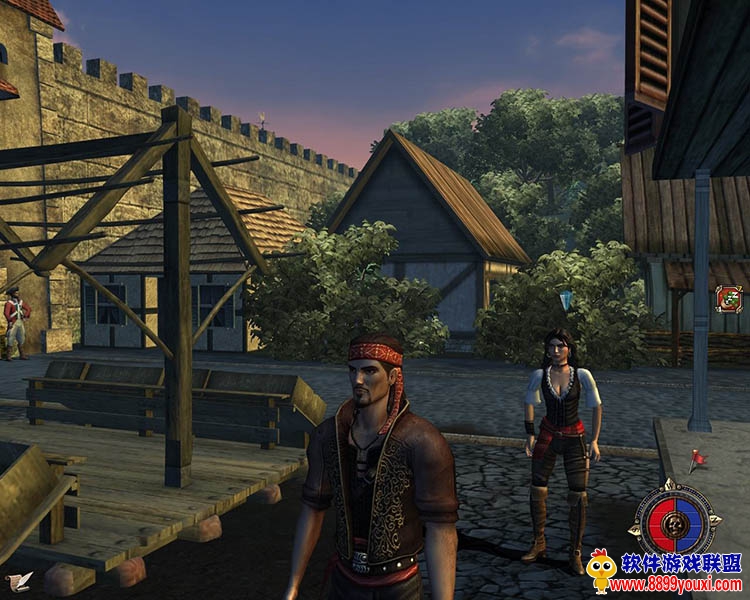The image size is (750, 600).
Task: Click the red and blue skull compass
Action: [x=675, y=520]
